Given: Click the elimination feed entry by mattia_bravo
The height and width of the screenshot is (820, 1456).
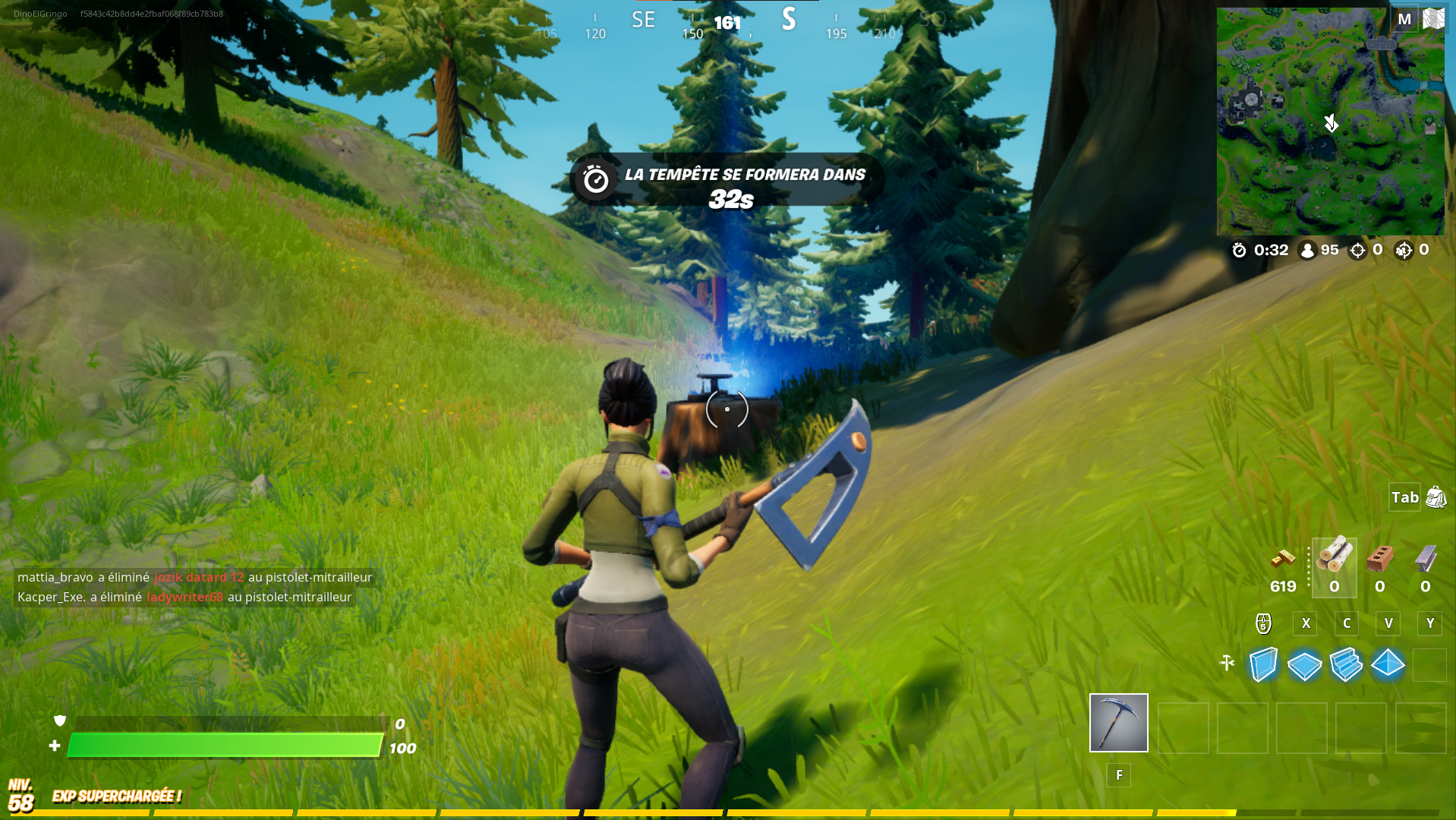Looking at the screenshot, I should 194,577.
